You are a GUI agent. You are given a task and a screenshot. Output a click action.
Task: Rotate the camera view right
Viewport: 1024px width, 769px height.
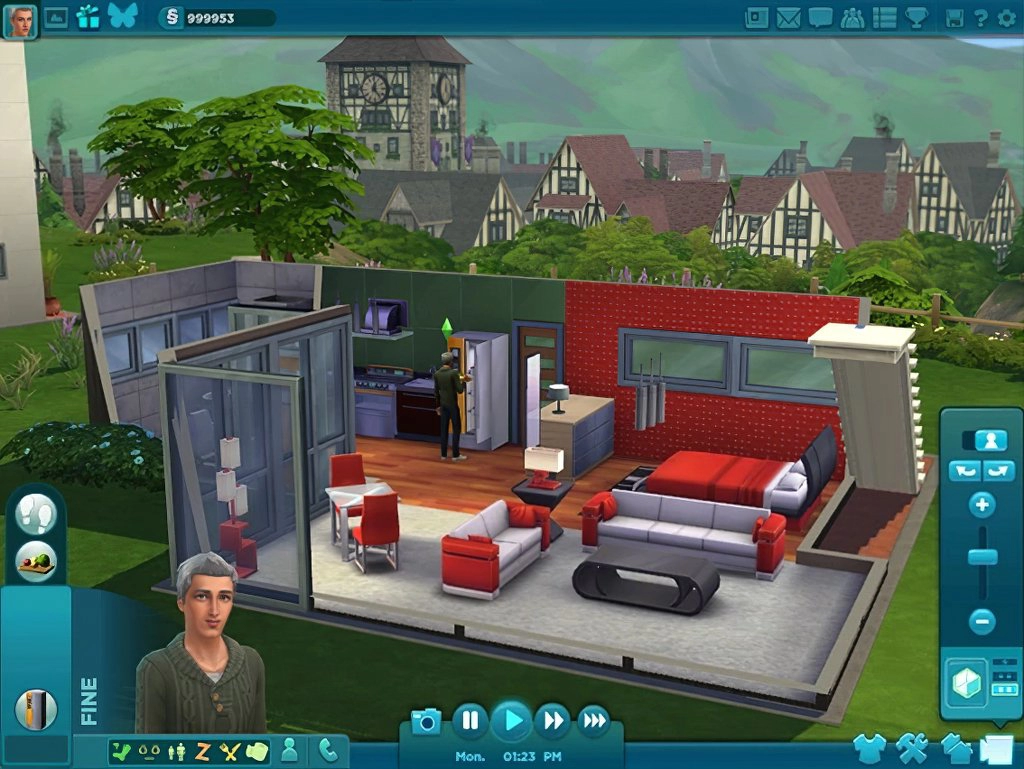coord(999,471)
